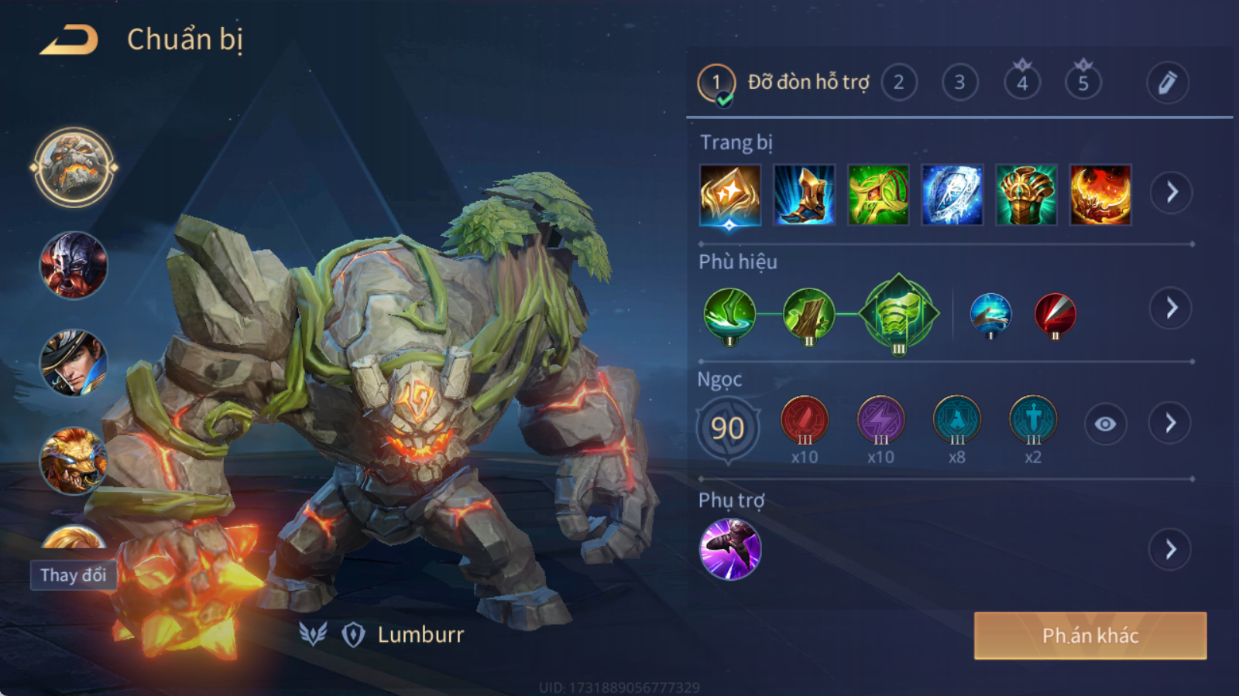This screenshot has width=1239, height=696.
Task: Switch to build preset 3
Action: click(x=960, y=82)
